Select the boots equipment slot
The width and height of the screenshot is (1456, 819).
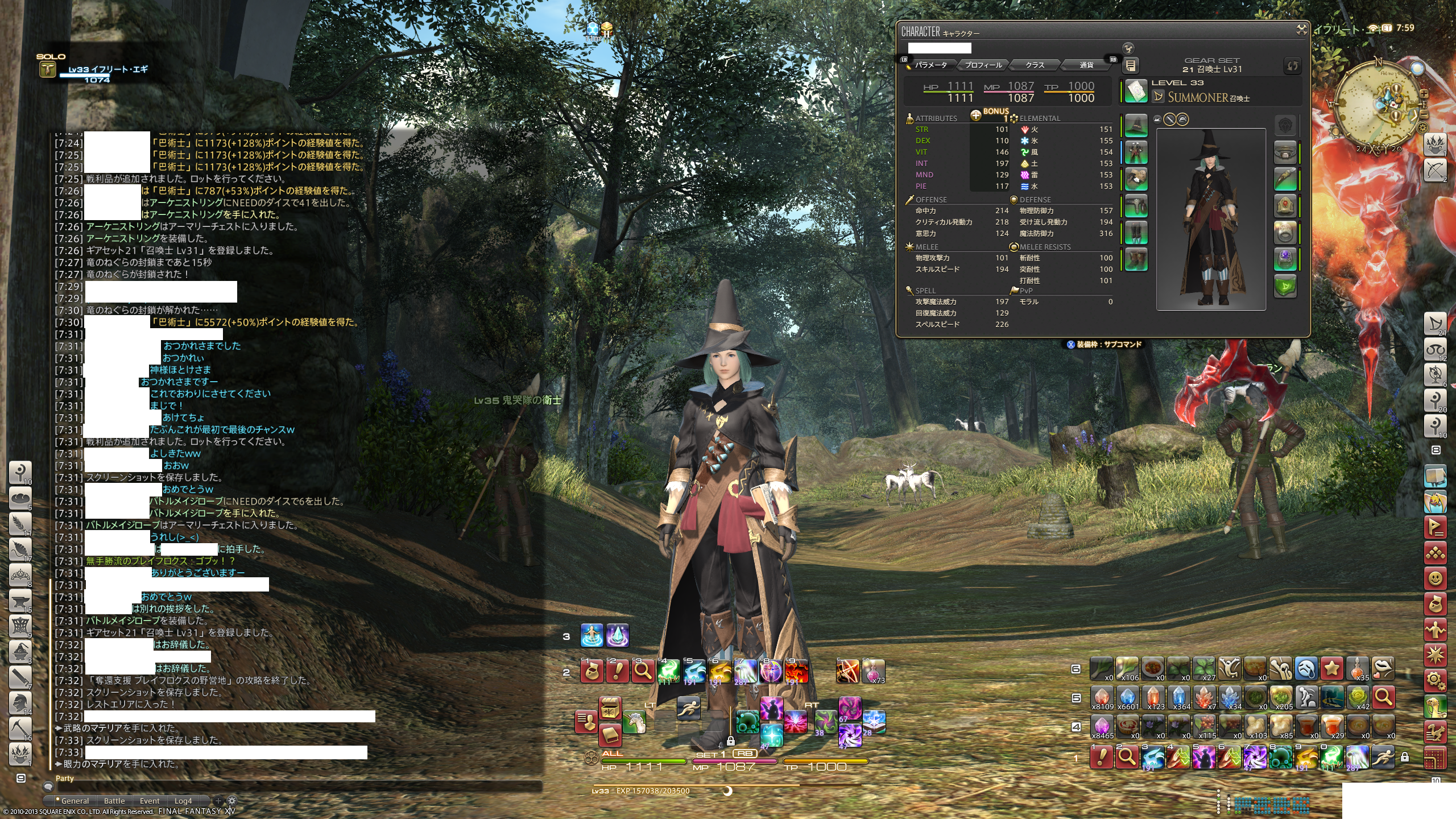click(x=1136, y=259)
